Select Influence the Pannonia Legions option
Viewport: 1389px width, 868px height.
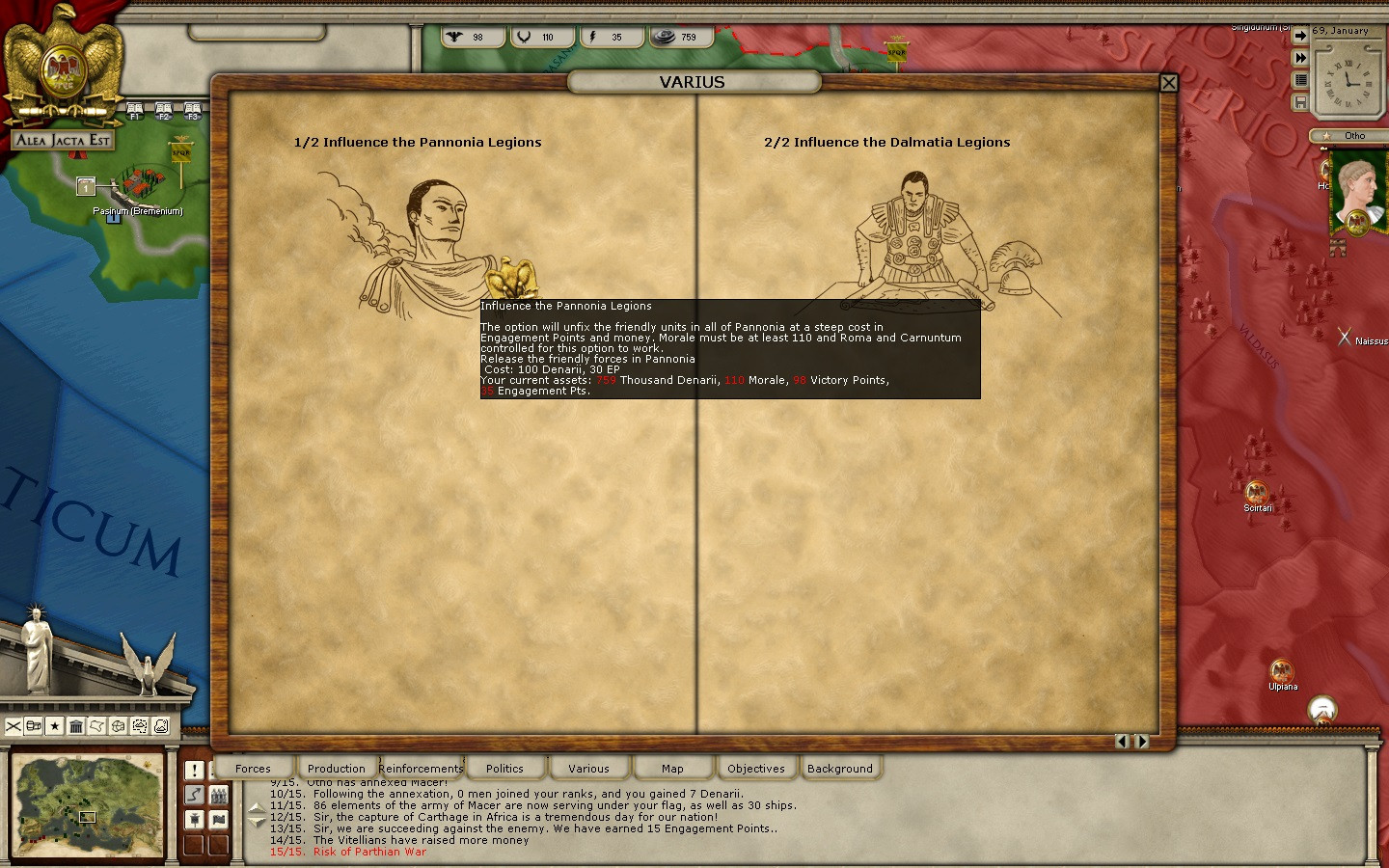click(x=418, y=143)
